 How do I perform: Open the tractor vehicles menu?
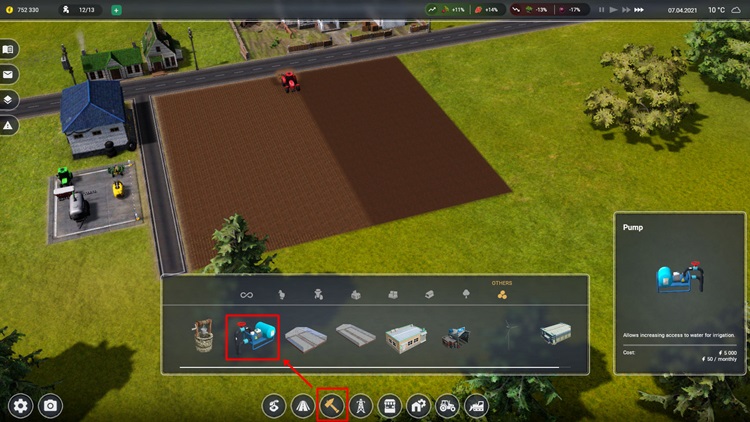pyautogui.click(x=447, y=406)
